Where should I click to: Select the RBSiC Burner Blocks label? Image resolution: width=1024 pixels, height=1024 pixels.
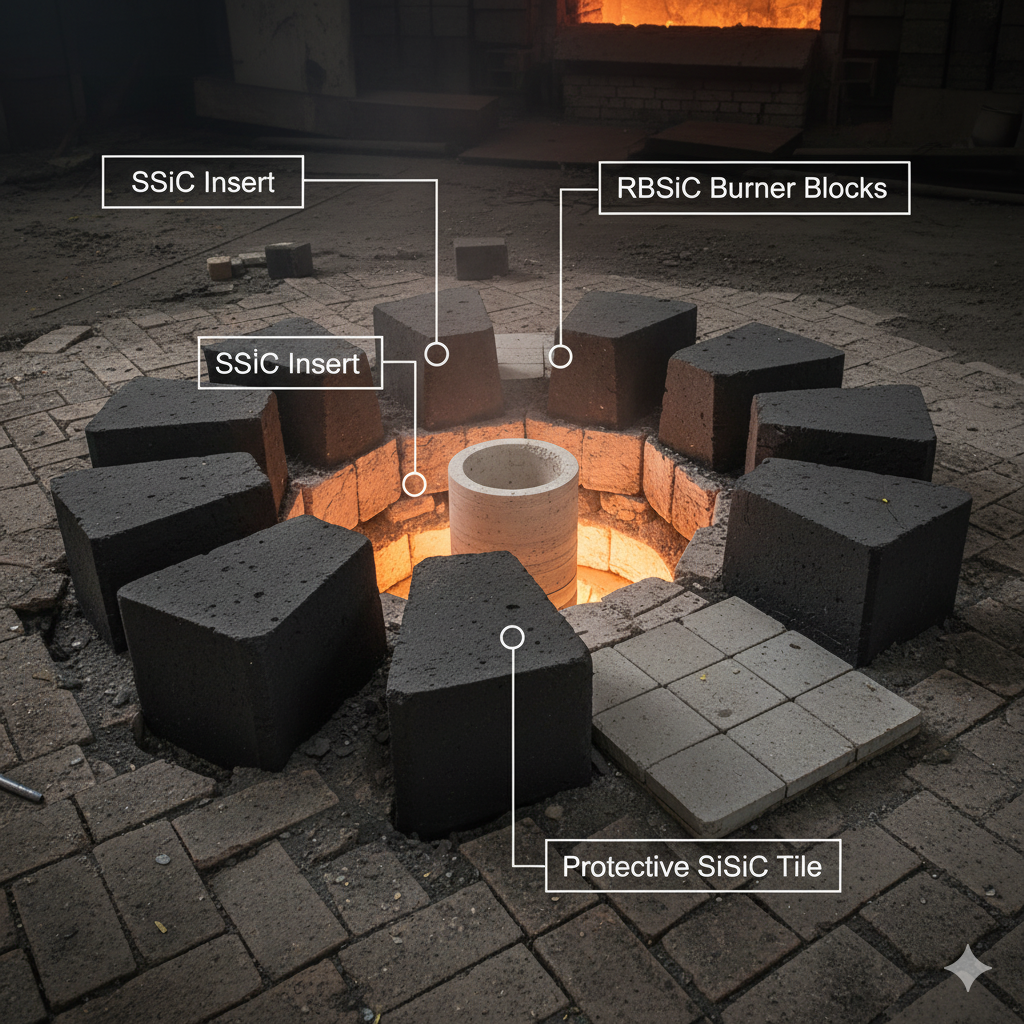[754, 188]
